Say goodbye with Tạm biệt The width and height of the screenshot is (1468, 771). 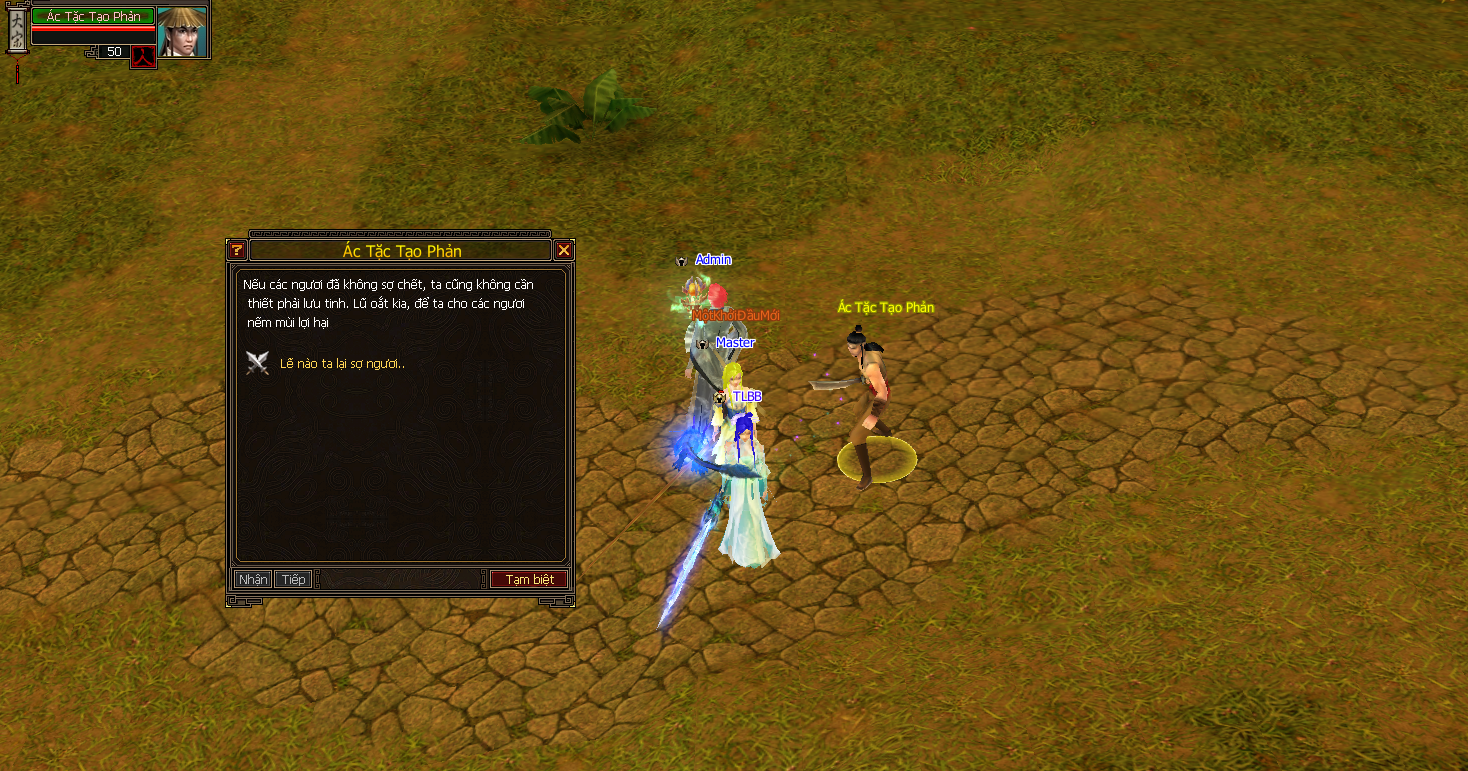click(529, 580)
